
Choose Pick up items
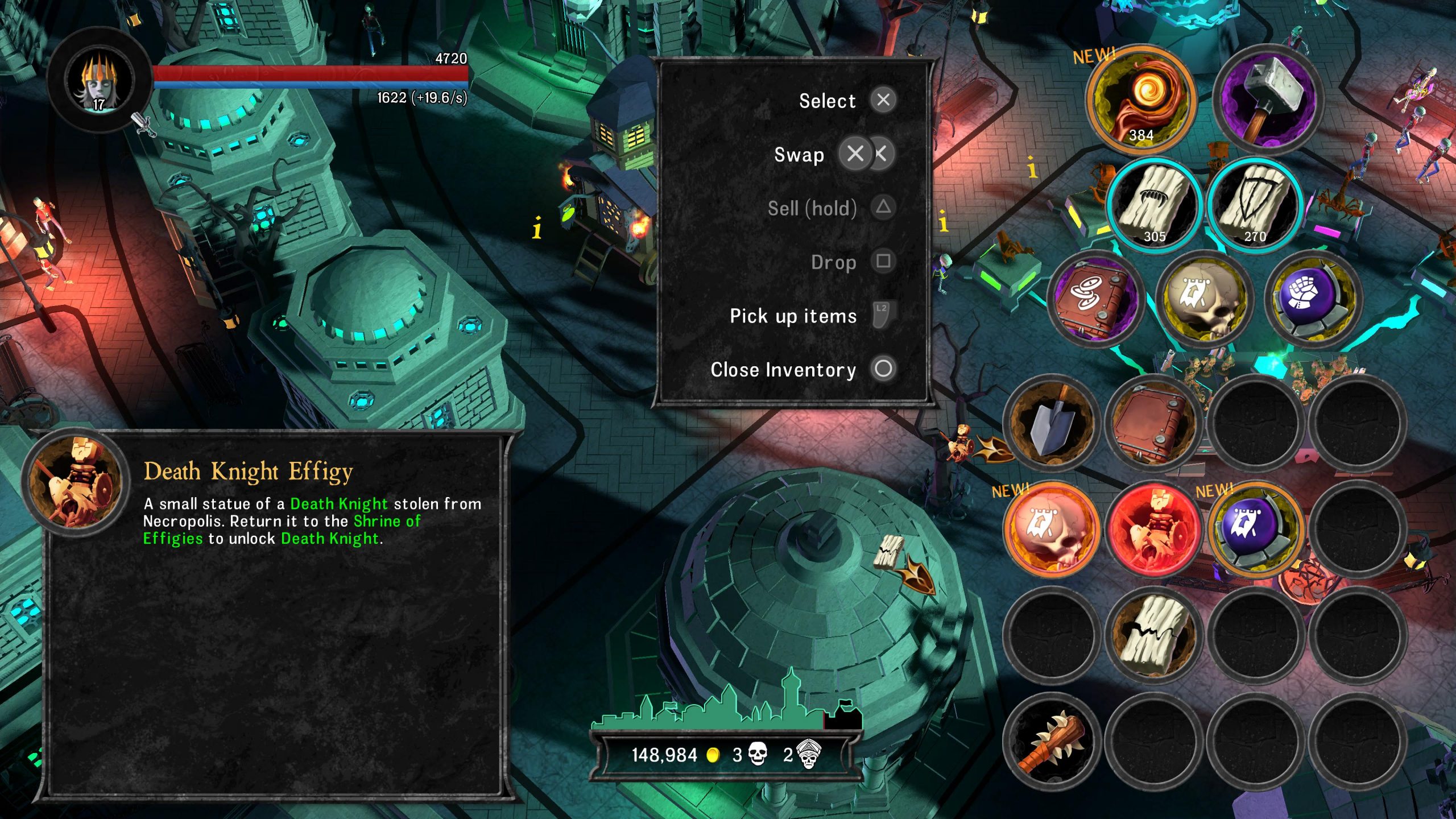point(793,316)
